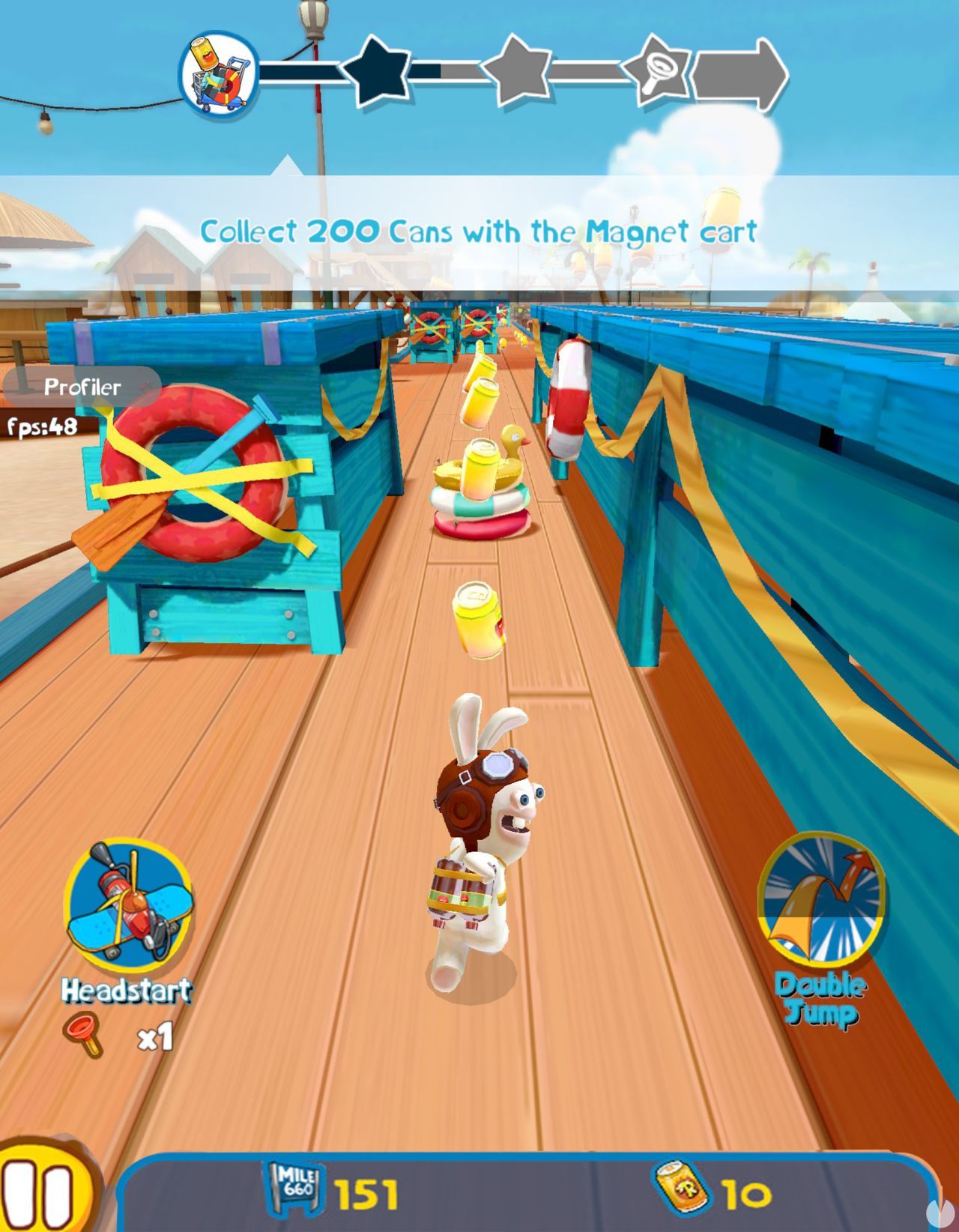Expand the Profiler panel
The width and height of the screenshot is (959, 1232).
tap(82, 387)
